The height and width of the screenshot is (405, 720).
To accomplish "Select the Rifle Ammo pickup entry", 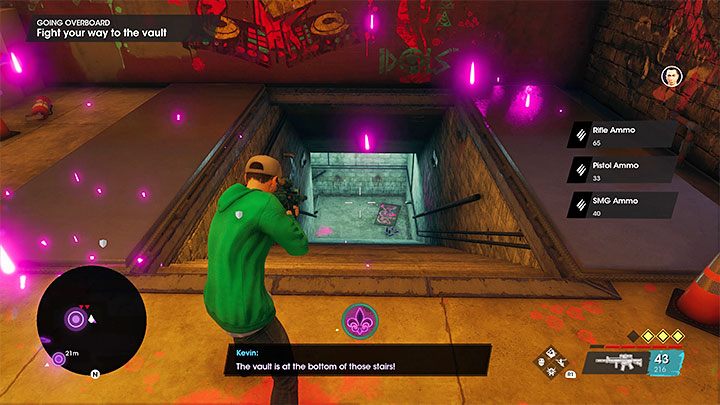I will [622, 136].
